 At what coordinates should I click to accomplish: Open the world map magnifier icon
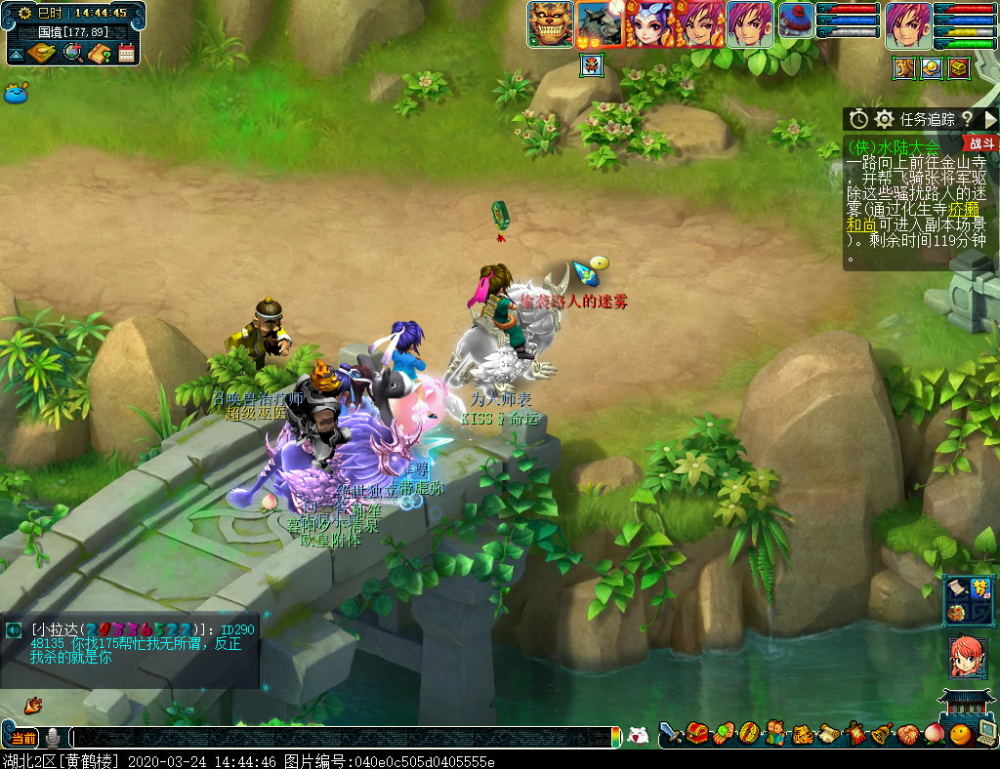(x=72, y=53)
